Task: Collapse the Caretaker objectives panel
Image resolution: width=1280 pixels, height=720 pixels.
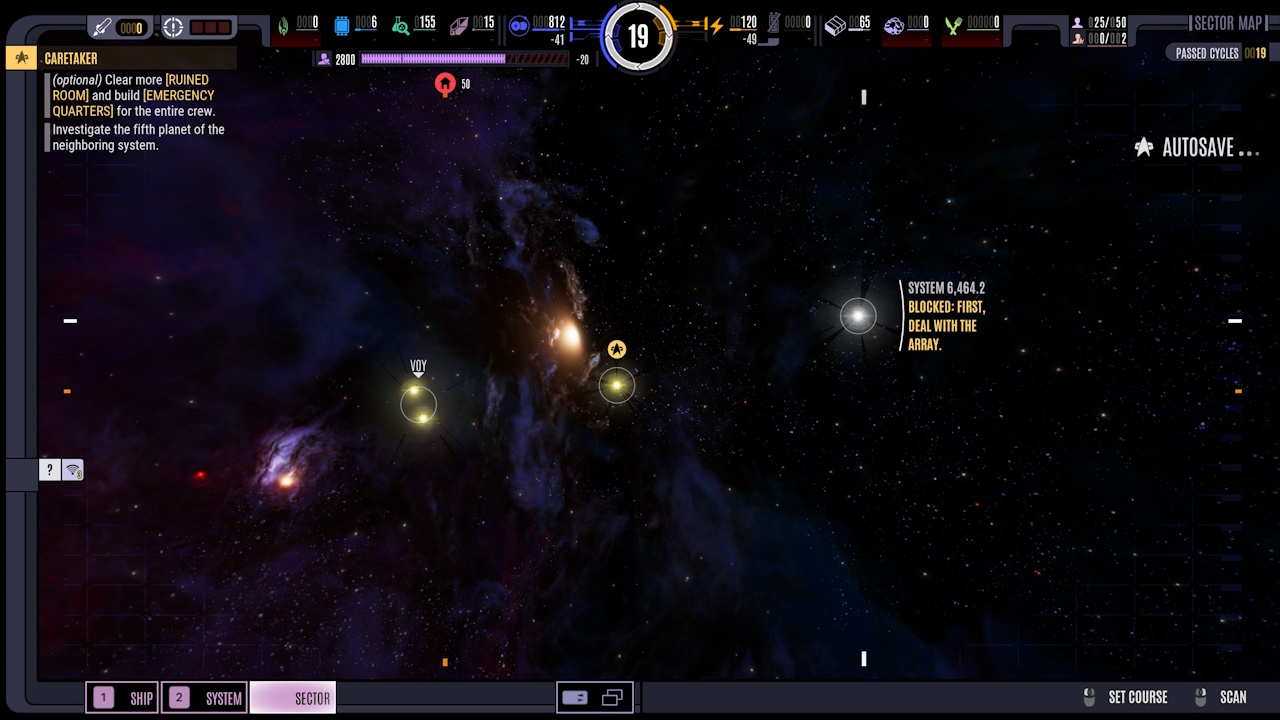Action: click(20, 57)
